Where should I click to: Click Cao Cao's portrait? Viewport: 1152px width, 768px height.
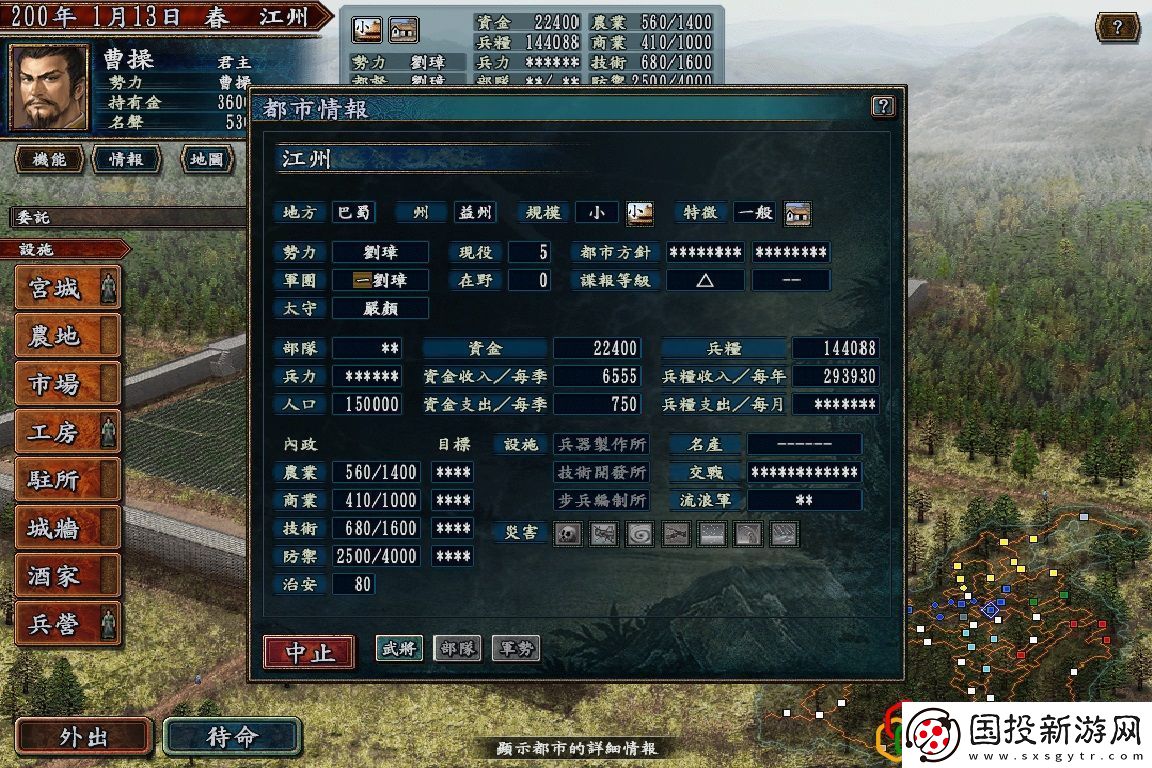click(x=49, y=88)
